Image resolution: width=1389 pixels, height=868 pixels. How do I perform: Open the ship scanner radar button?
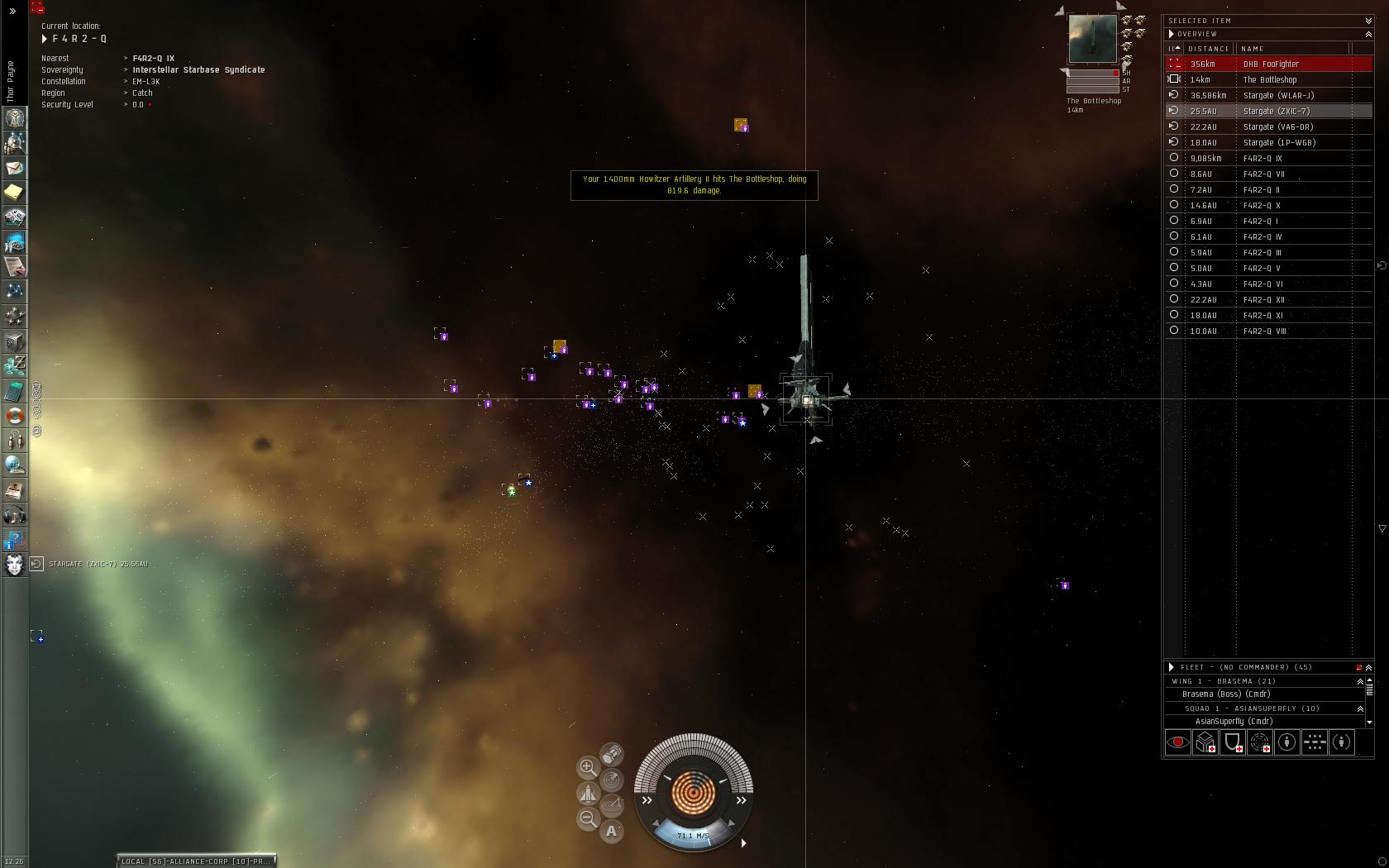pyautogui.click(x=611, y=780)
